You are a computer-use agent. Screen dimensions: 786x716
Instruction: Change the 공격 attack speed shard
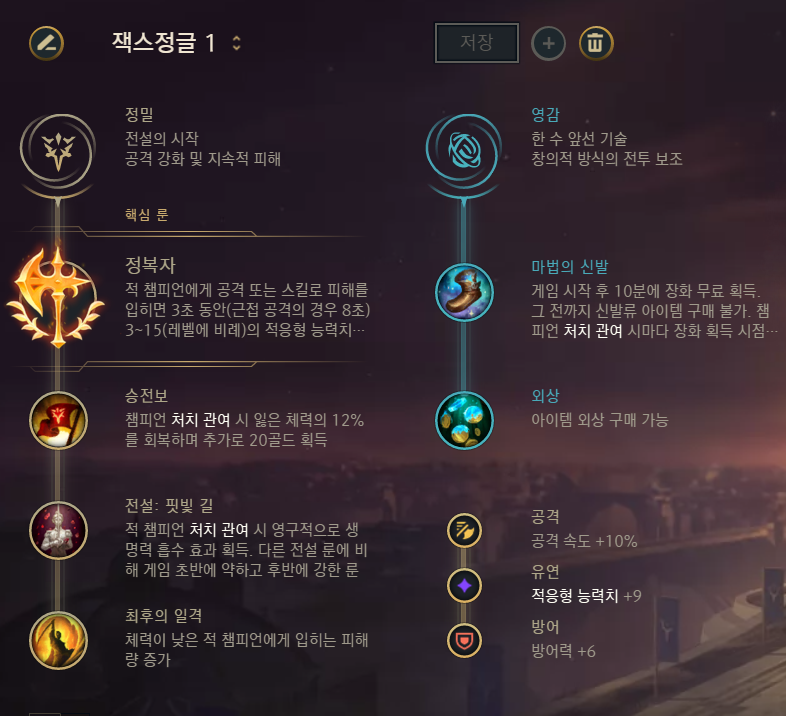tap(464, 530)
